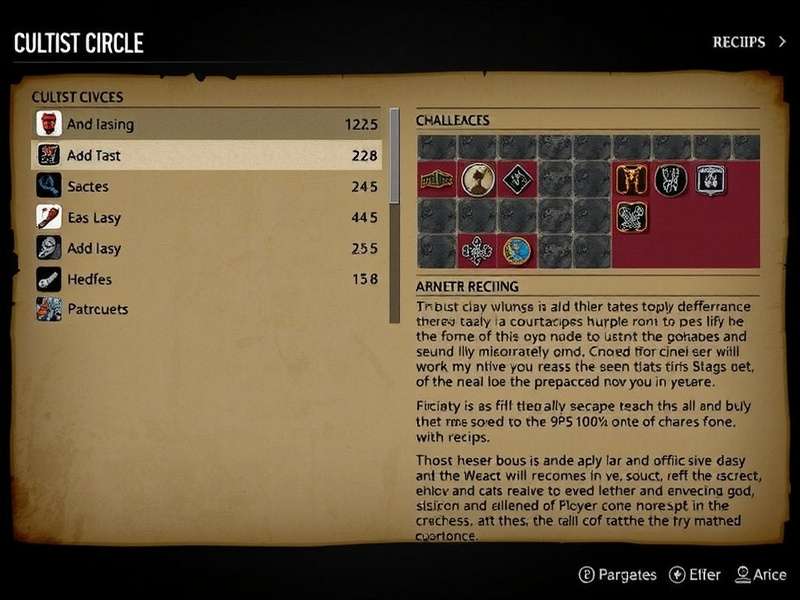Select the orange-bordered crossed keys badge
Screen dimensions: 800x600
point(632,216)
